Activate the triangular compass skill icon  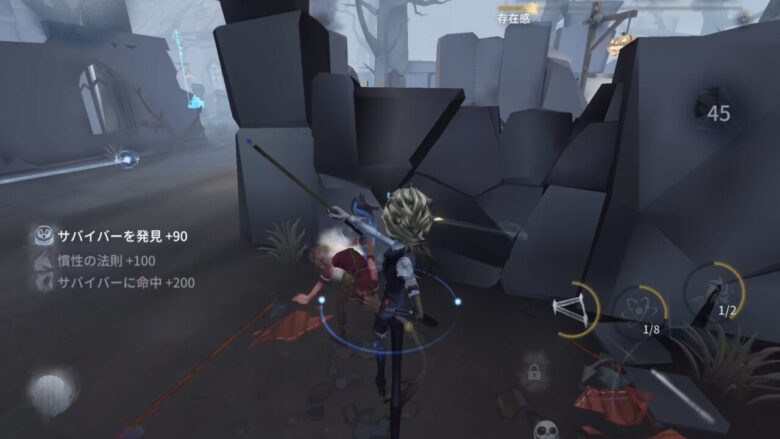pos(572,307)
